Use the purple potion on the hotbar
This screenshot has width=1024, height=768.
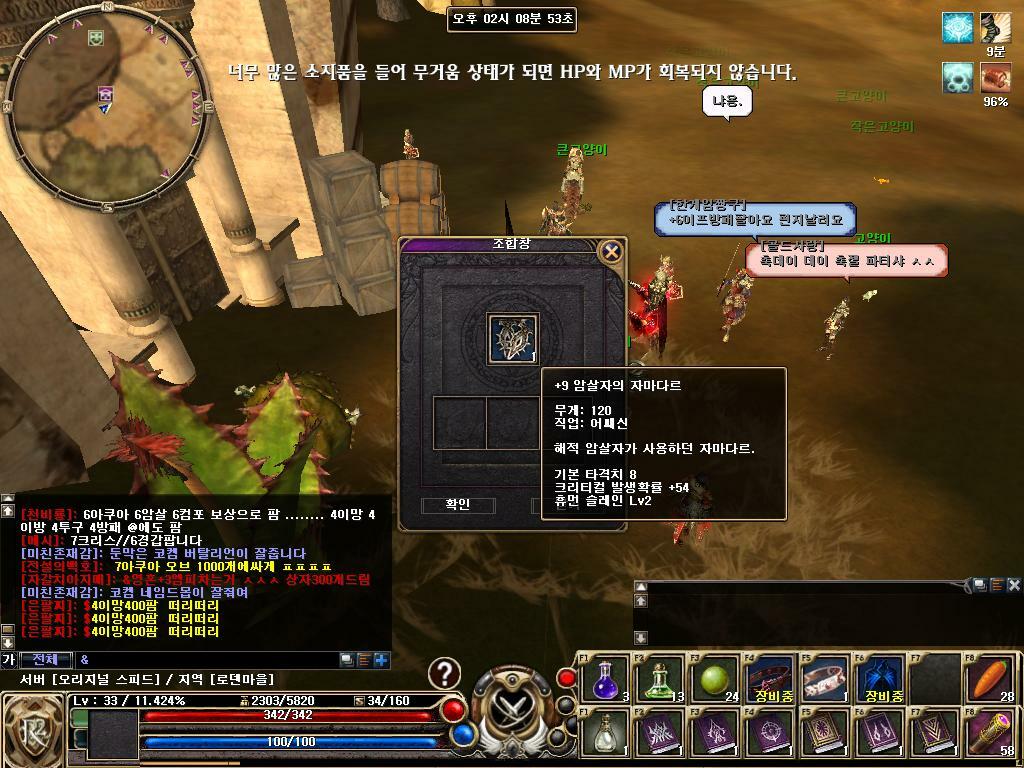(x=607, y=680)
